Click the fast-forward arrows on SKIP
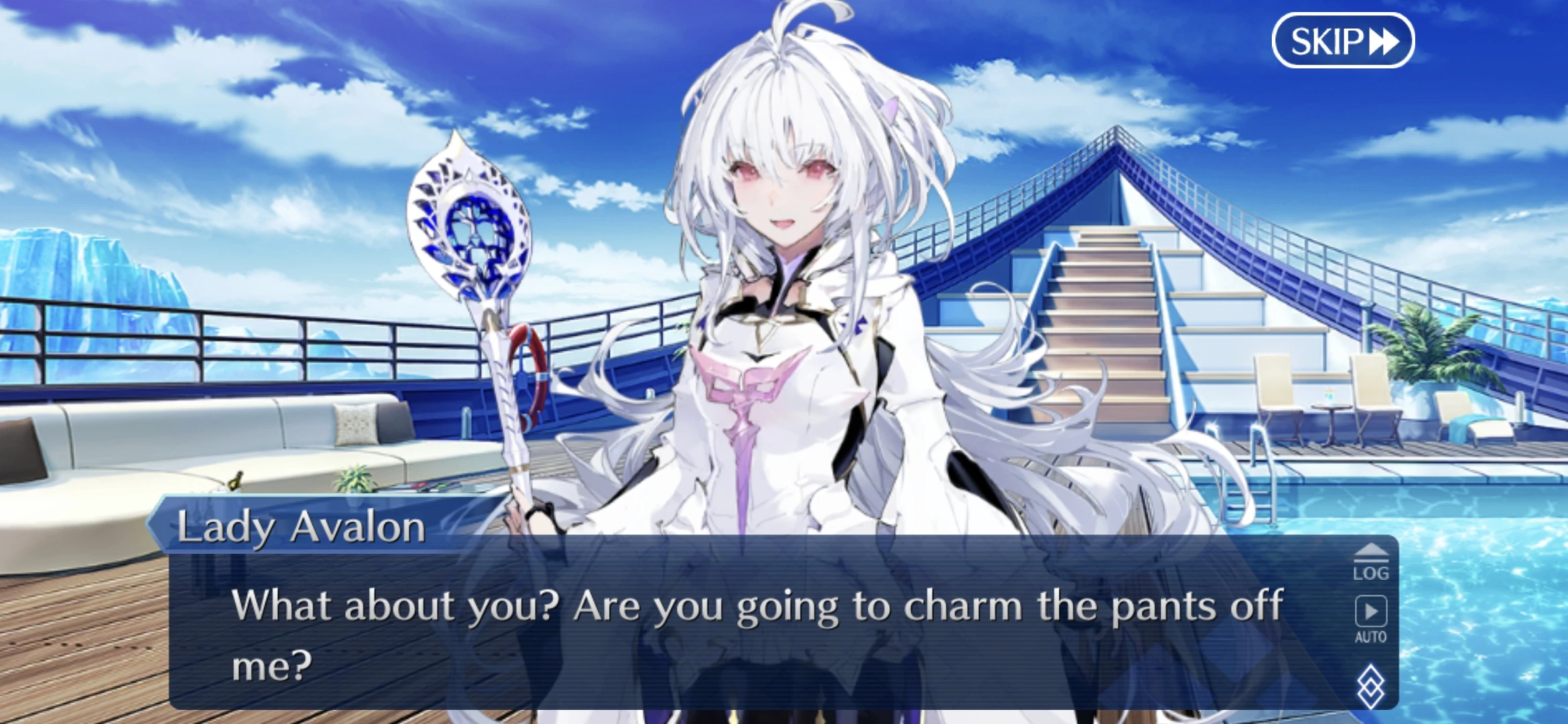1568x724 pixels. pyautogui.click(x=1384, y=42)
